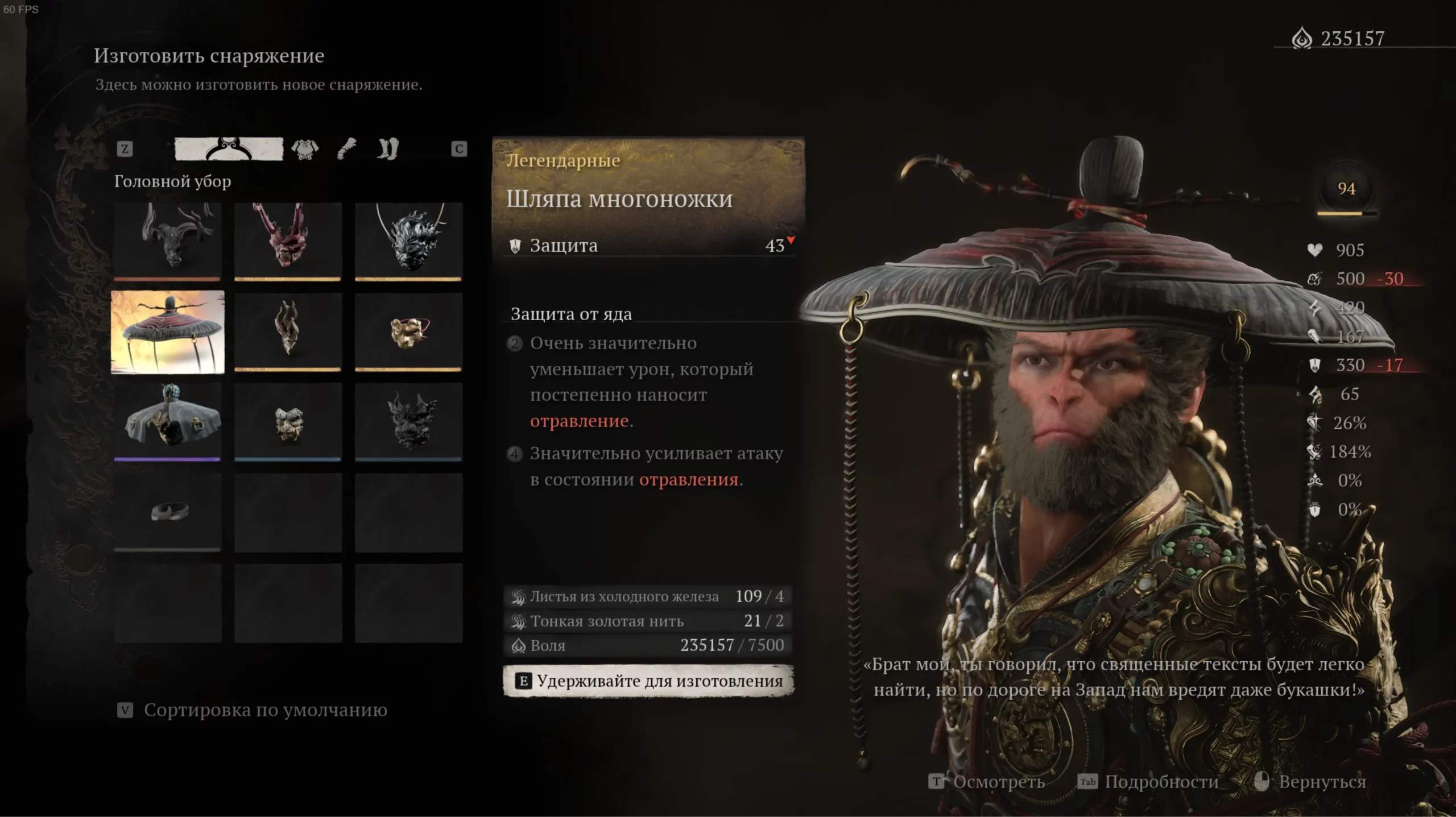
Task: Switch to the headgear category tab
Action: 229,149
